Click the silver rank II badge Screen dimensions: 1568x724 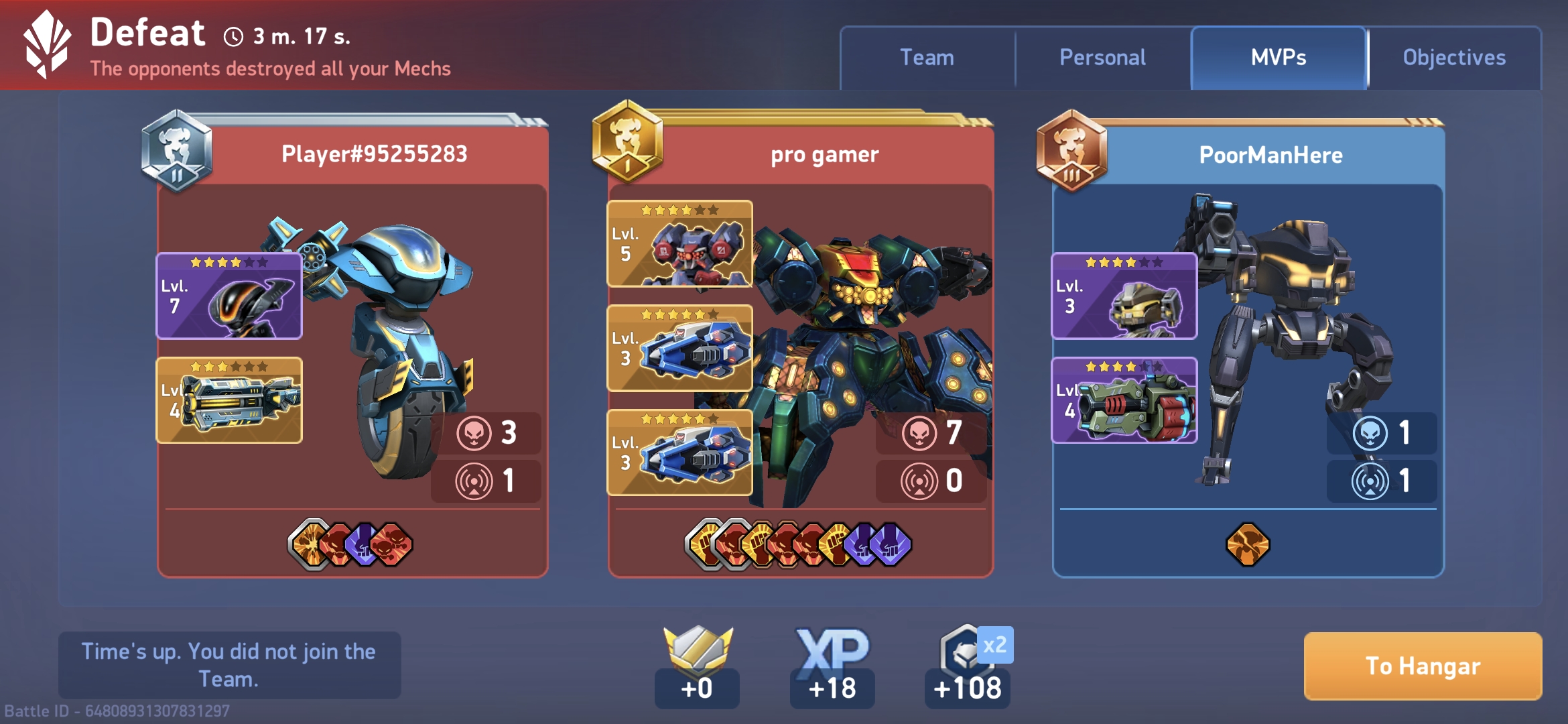(x=177, y=151)
